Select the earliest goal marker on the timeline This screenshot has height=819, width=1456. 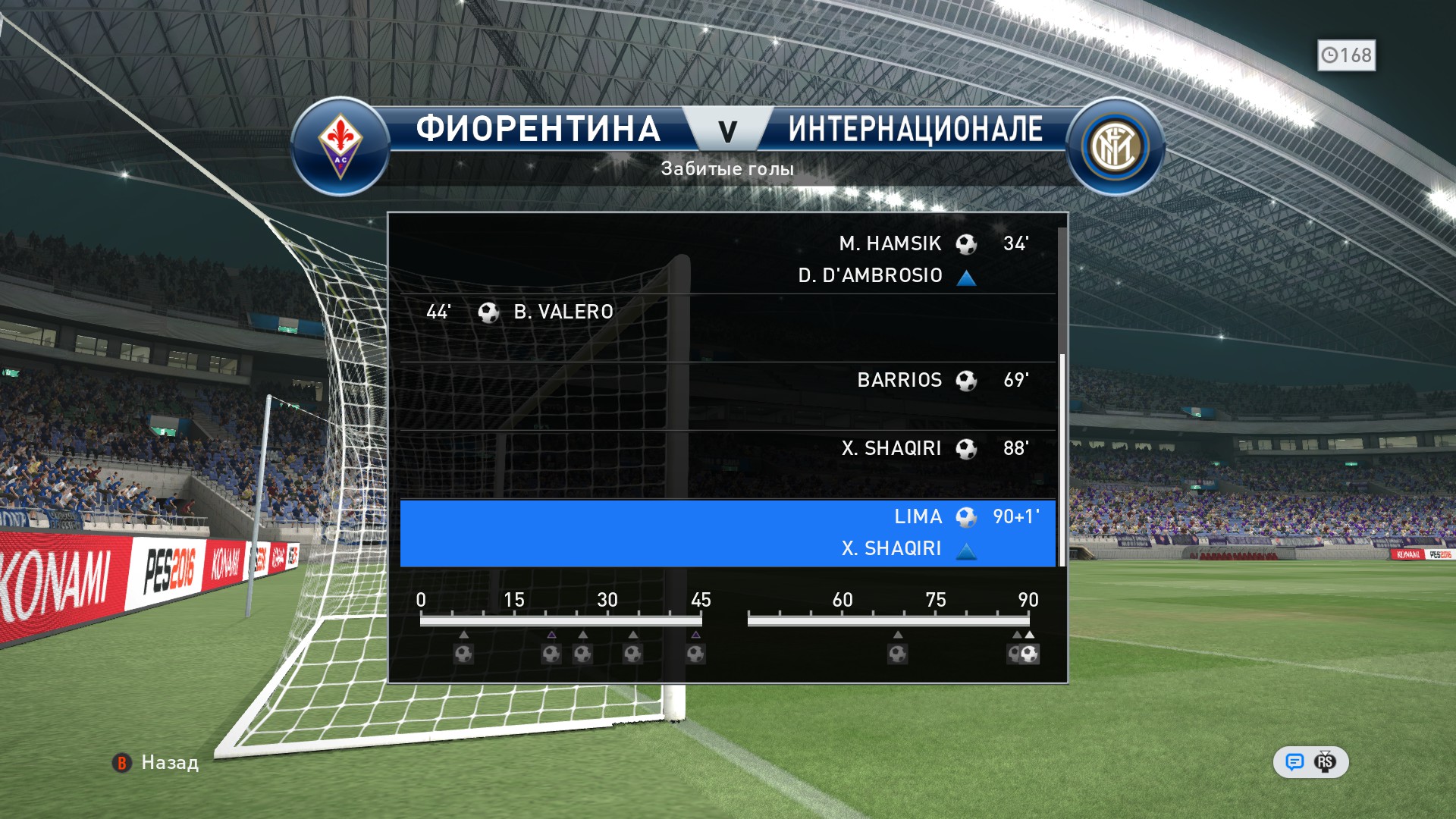coord(463,653)
